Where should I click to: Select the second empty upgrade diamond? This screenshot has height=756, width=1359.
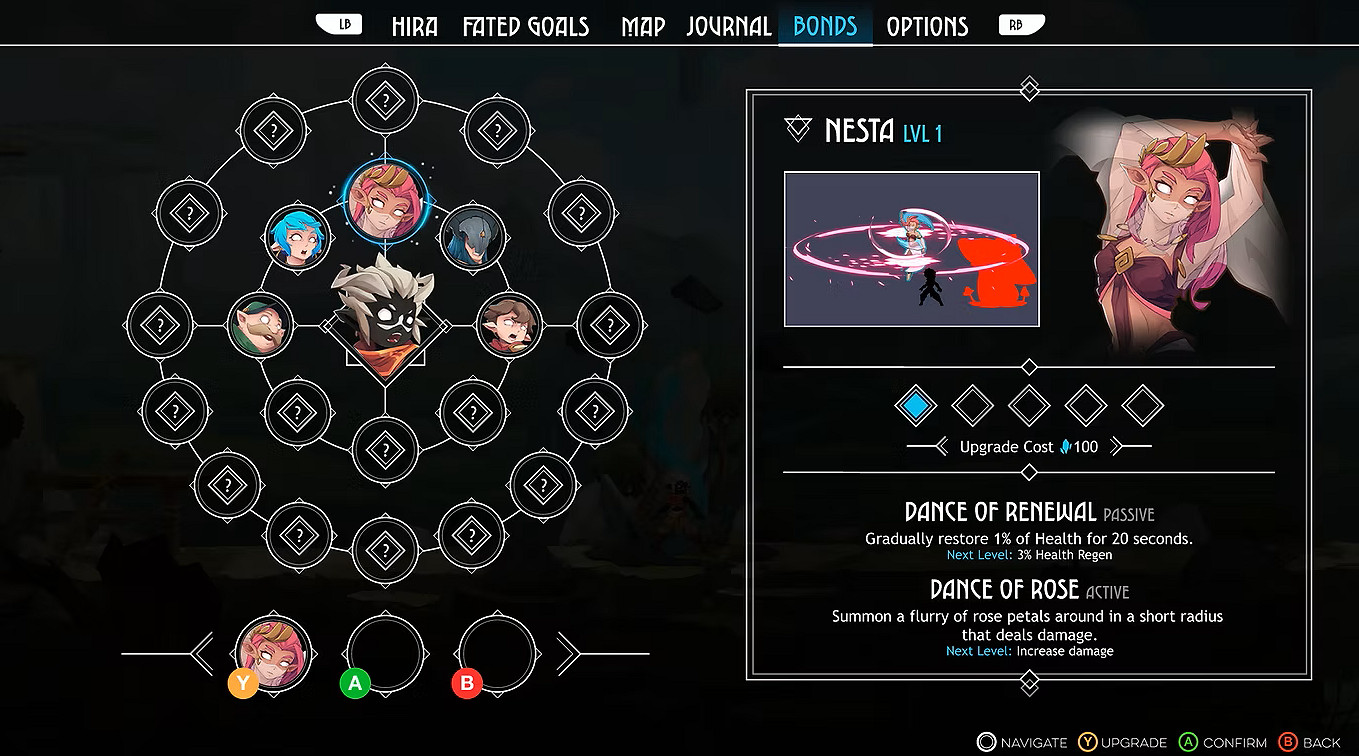click(971, 406)
